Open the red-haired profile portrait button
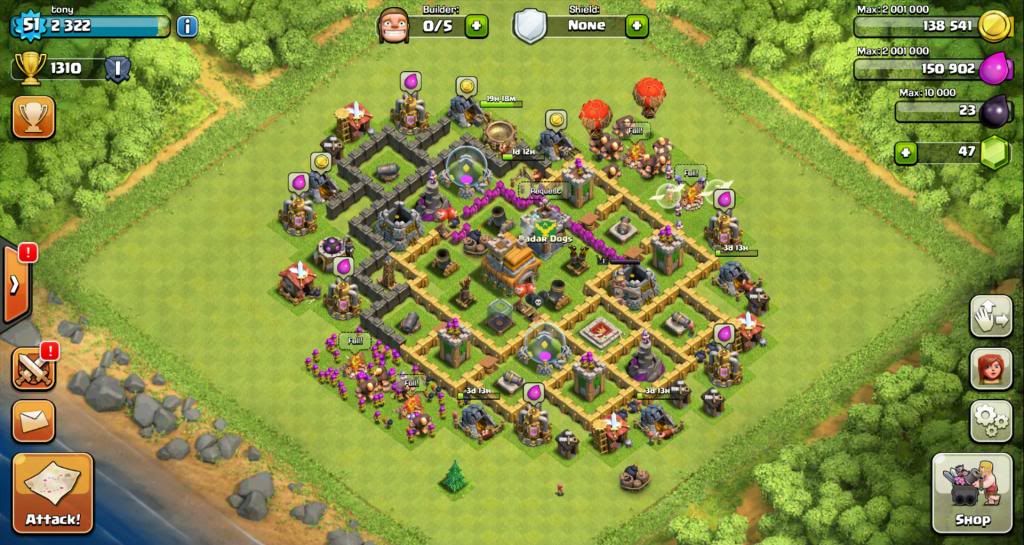 click(x=990, y=368)
